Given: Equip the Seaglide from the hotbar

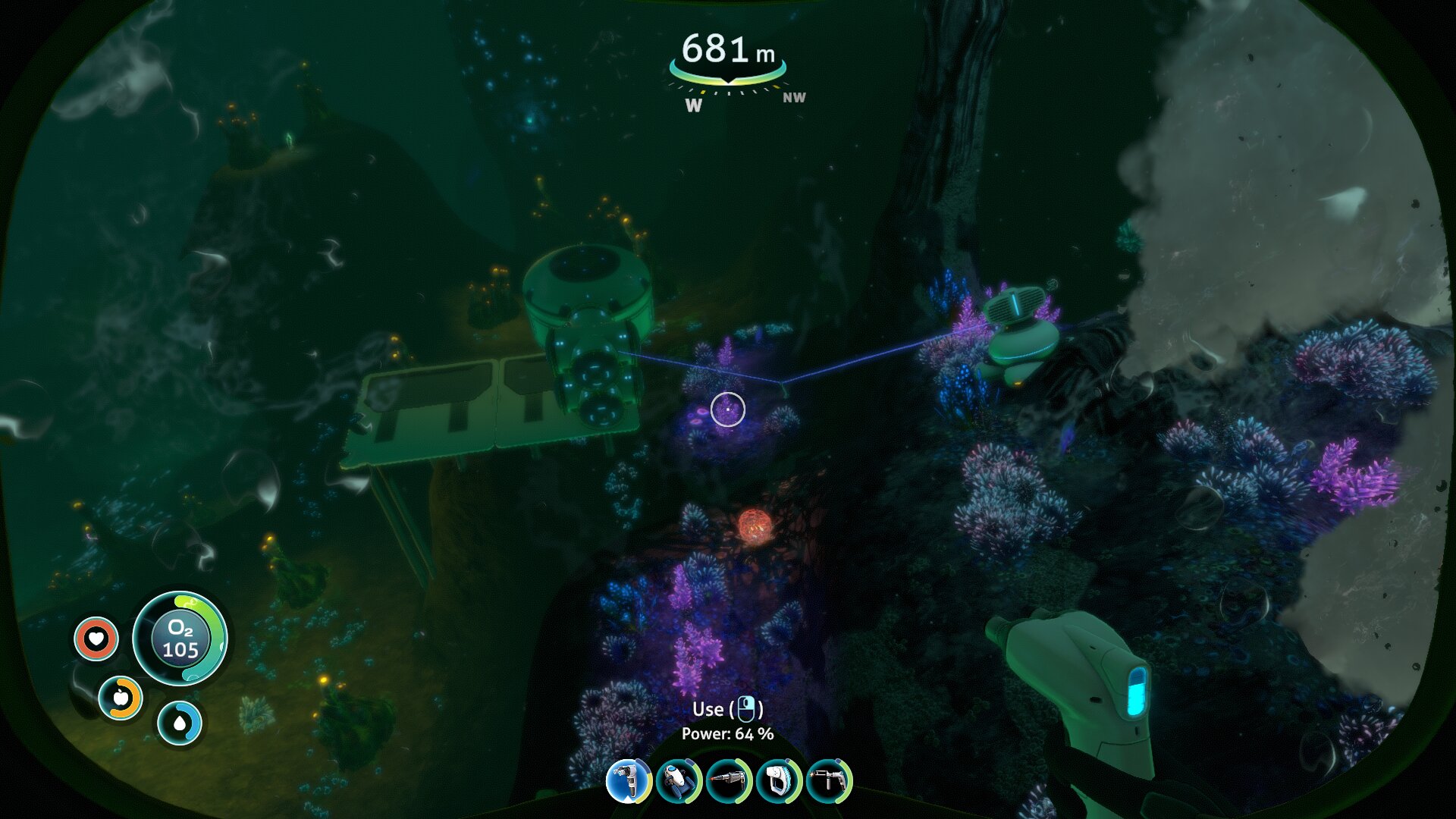Looking at the screenshot, I should [x=679, y=780].
